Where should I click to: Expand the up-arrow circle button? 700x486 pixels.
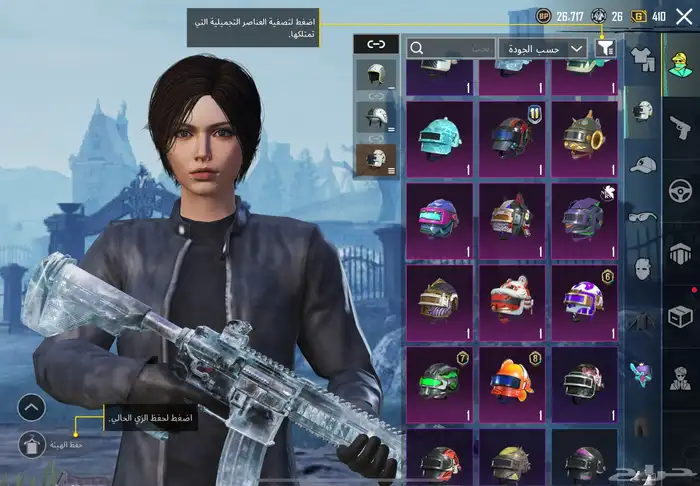click(x=31, y=407)
